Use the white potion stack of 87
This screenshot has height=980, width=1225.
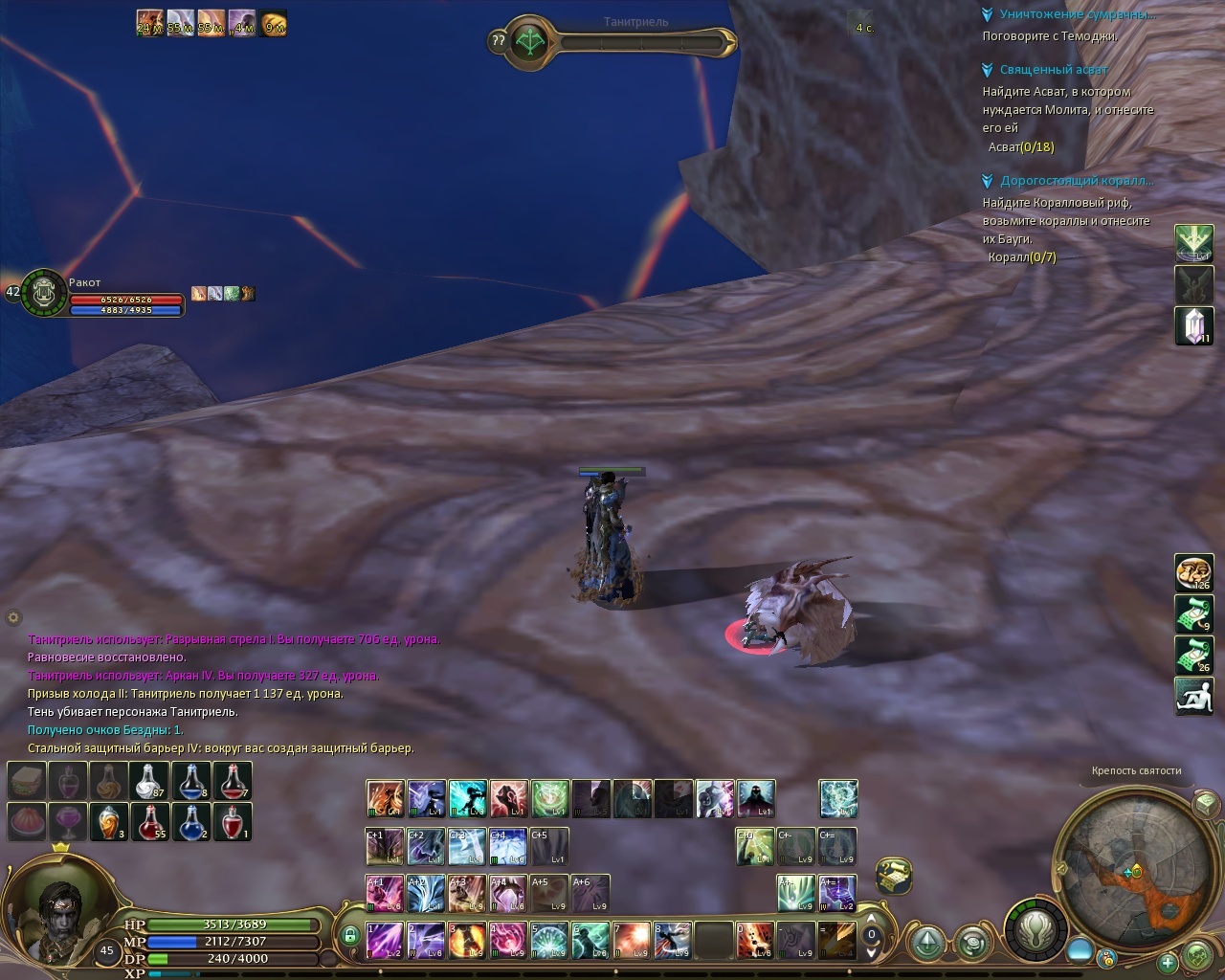[x=149, y=781]
